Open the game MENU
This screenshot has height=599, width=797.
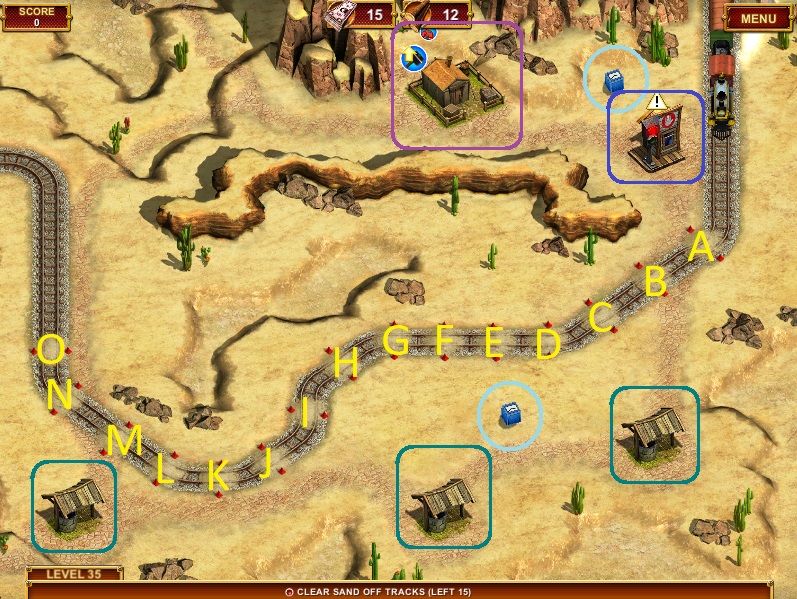757,18
